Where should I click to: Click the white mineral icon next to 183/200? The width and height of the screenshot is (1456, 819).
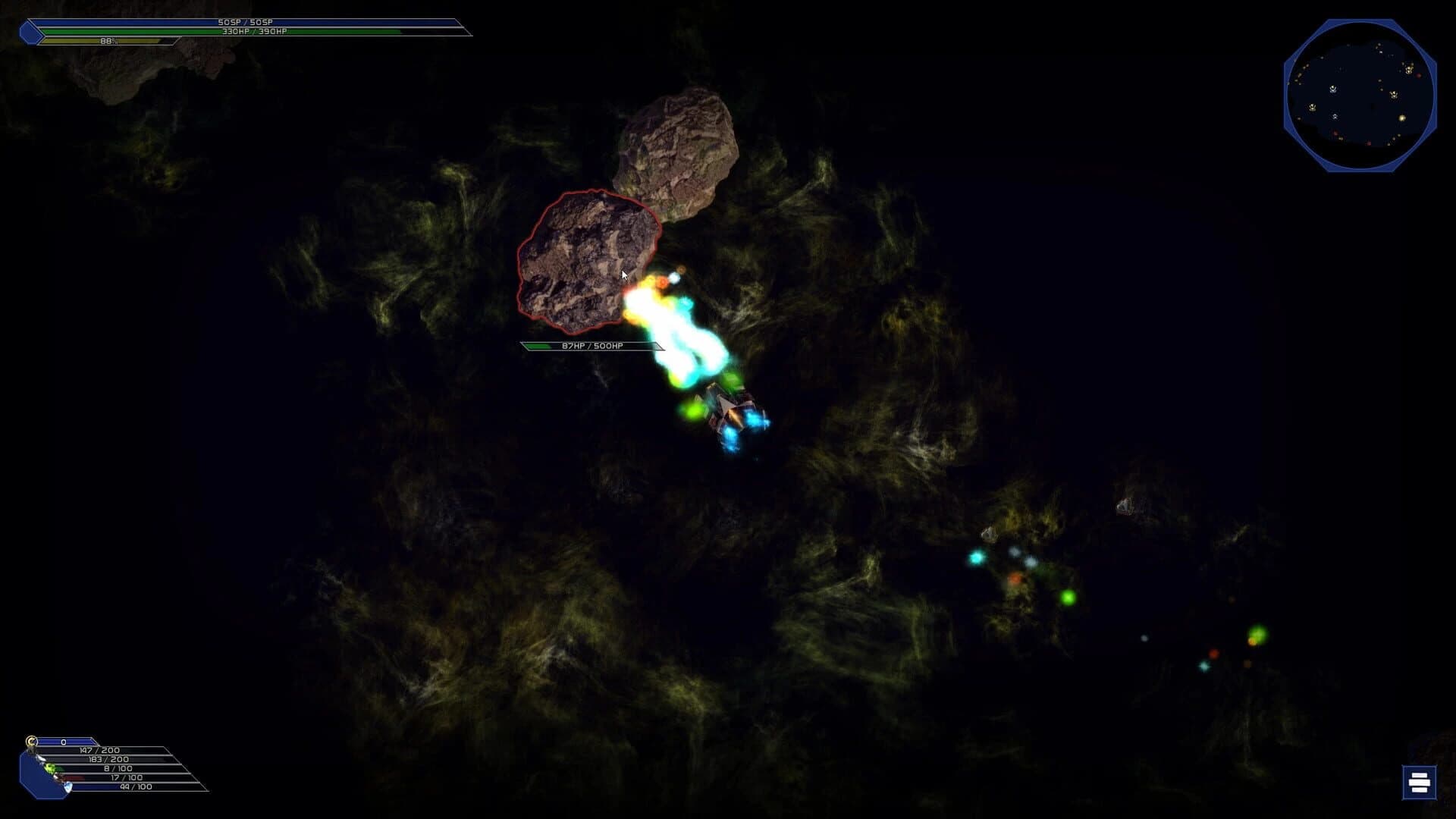click(41, 759)
